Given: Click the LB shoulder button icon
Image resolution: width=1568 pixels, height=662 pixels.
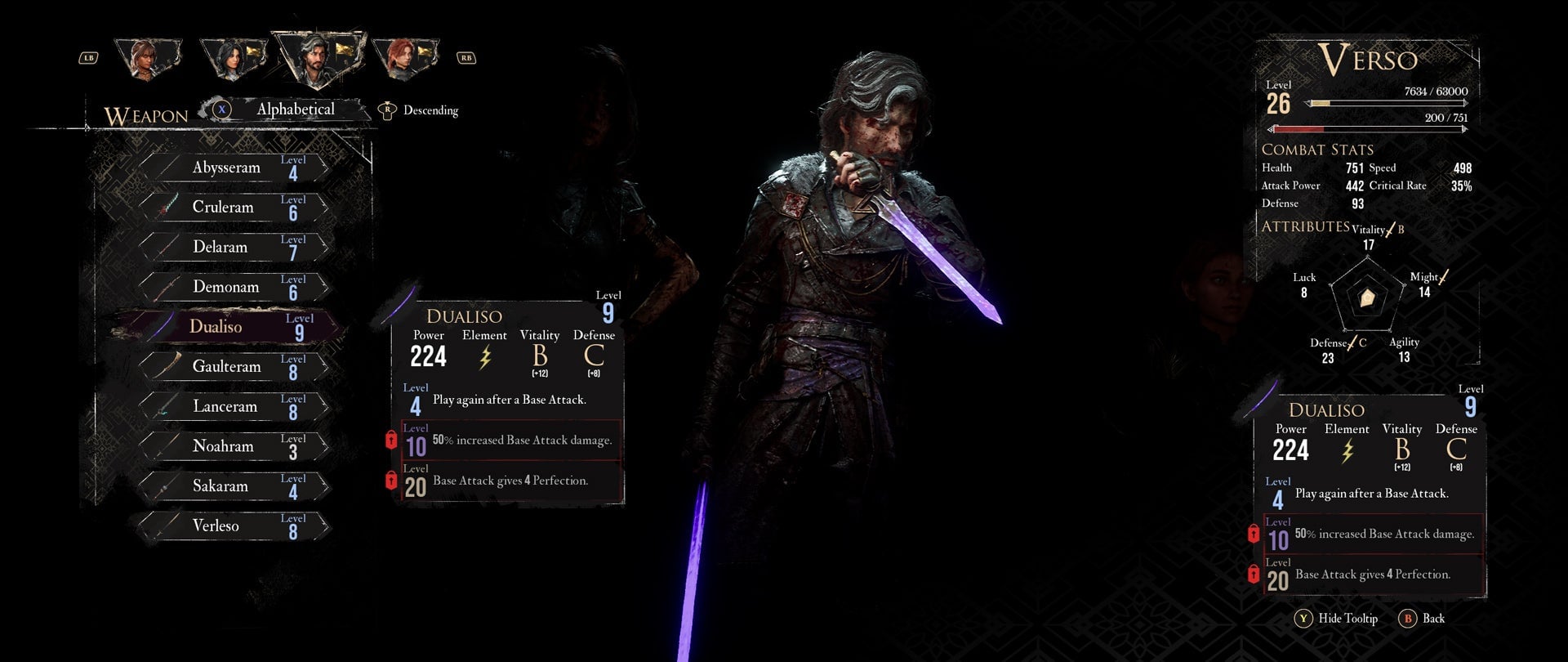Looking at the screenshot, I should tap(90, 57).
